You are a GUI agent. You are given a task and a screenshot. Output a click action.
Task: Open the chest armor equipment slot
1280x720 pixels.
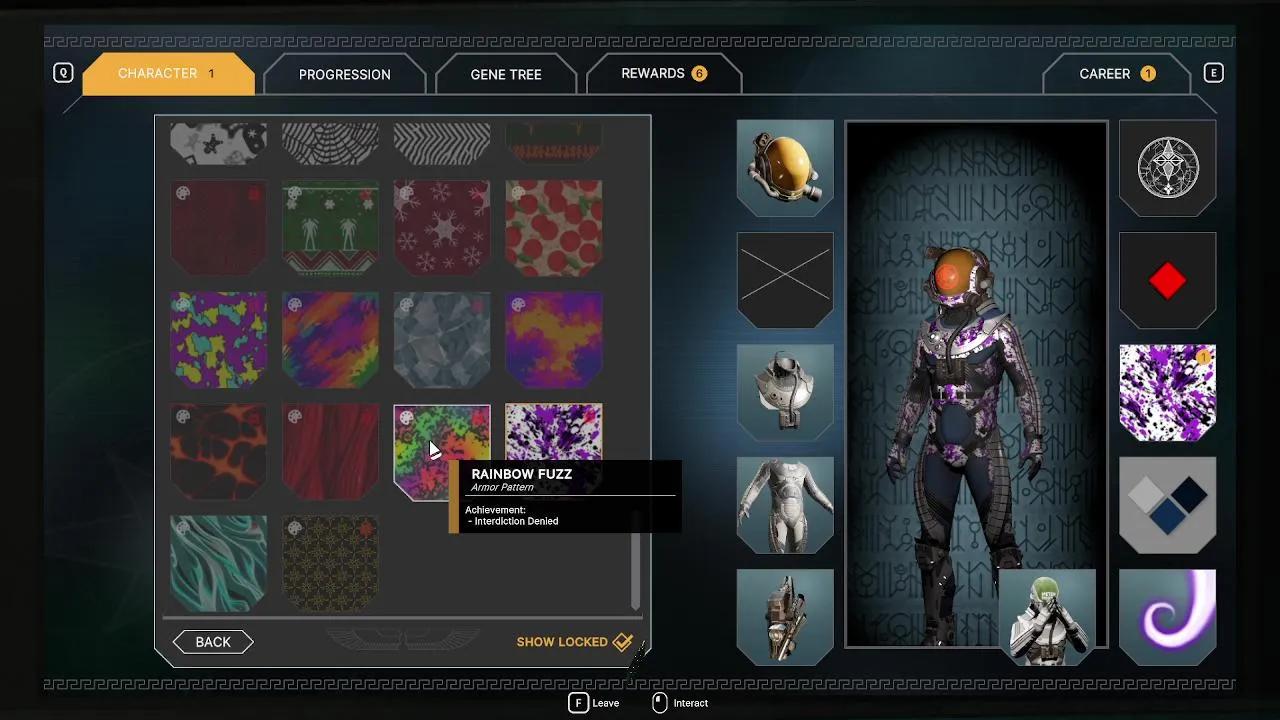(x=785, y=392)
